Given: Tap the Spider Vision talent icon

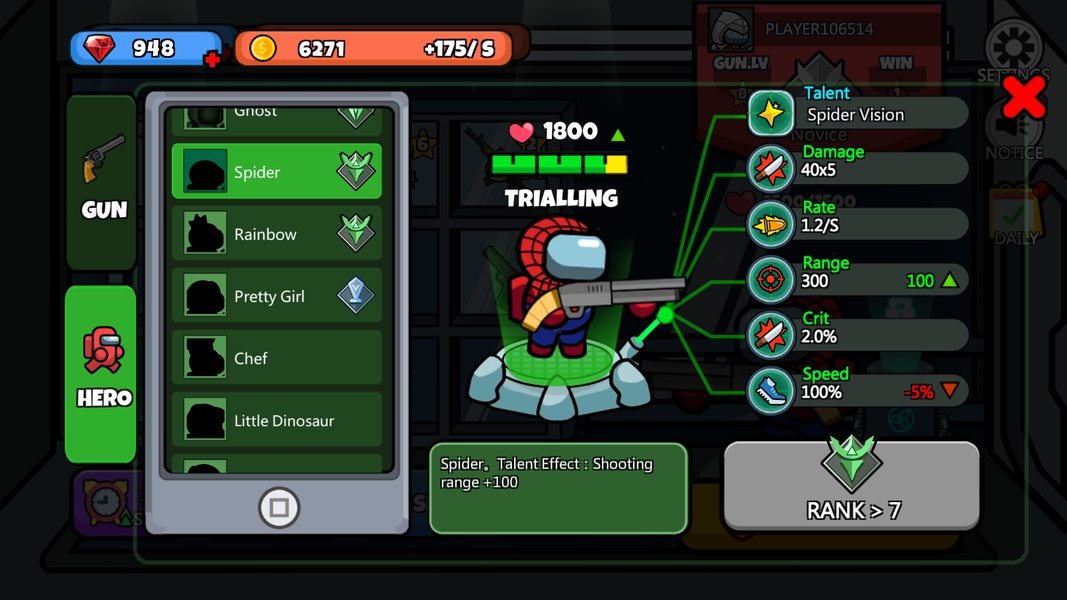Looking at the screenshot, I should point(771,113).
